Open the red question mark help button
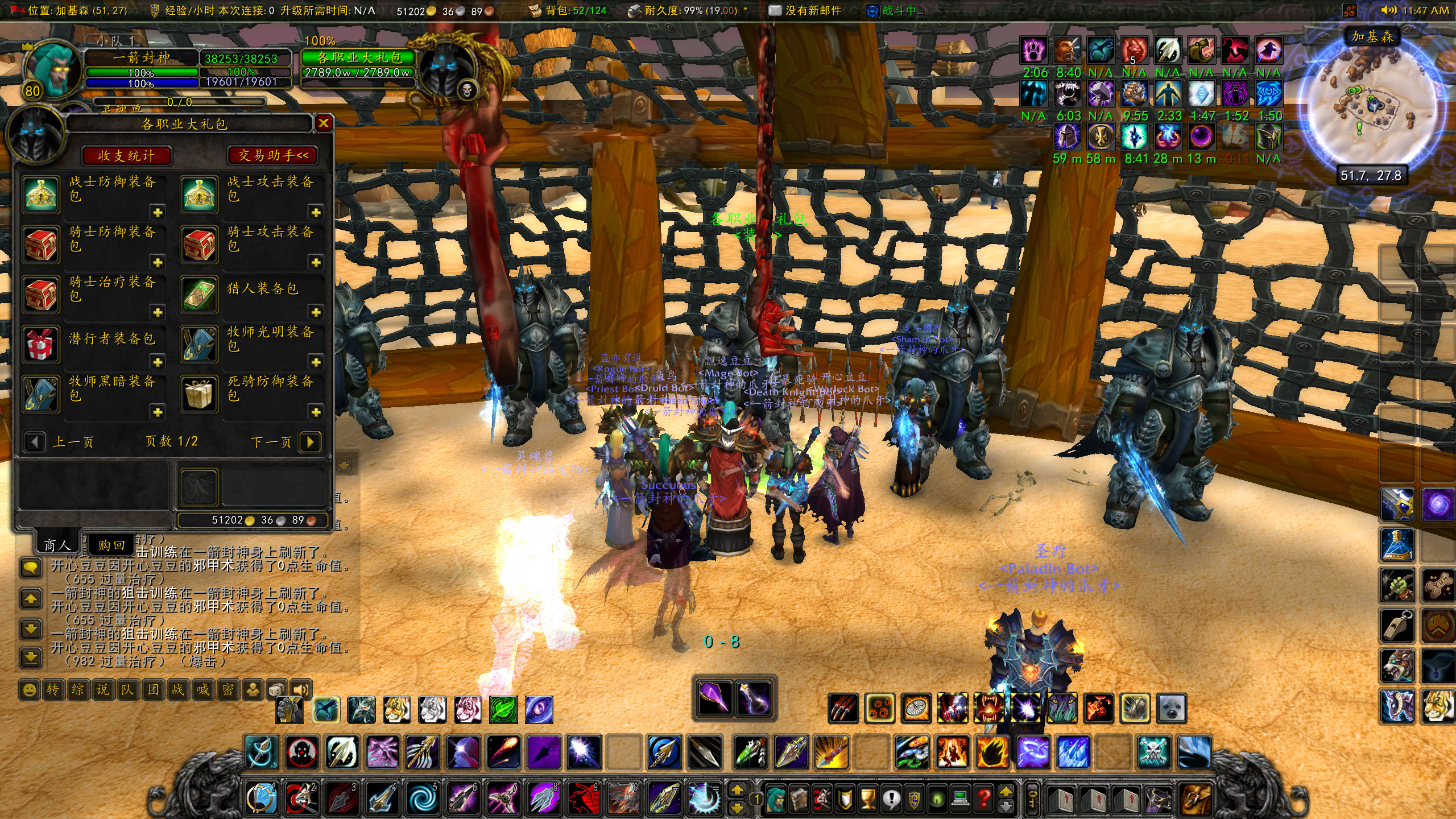Image resolution: width=1456 pixels, height=819 pixels. pos(984,799)
